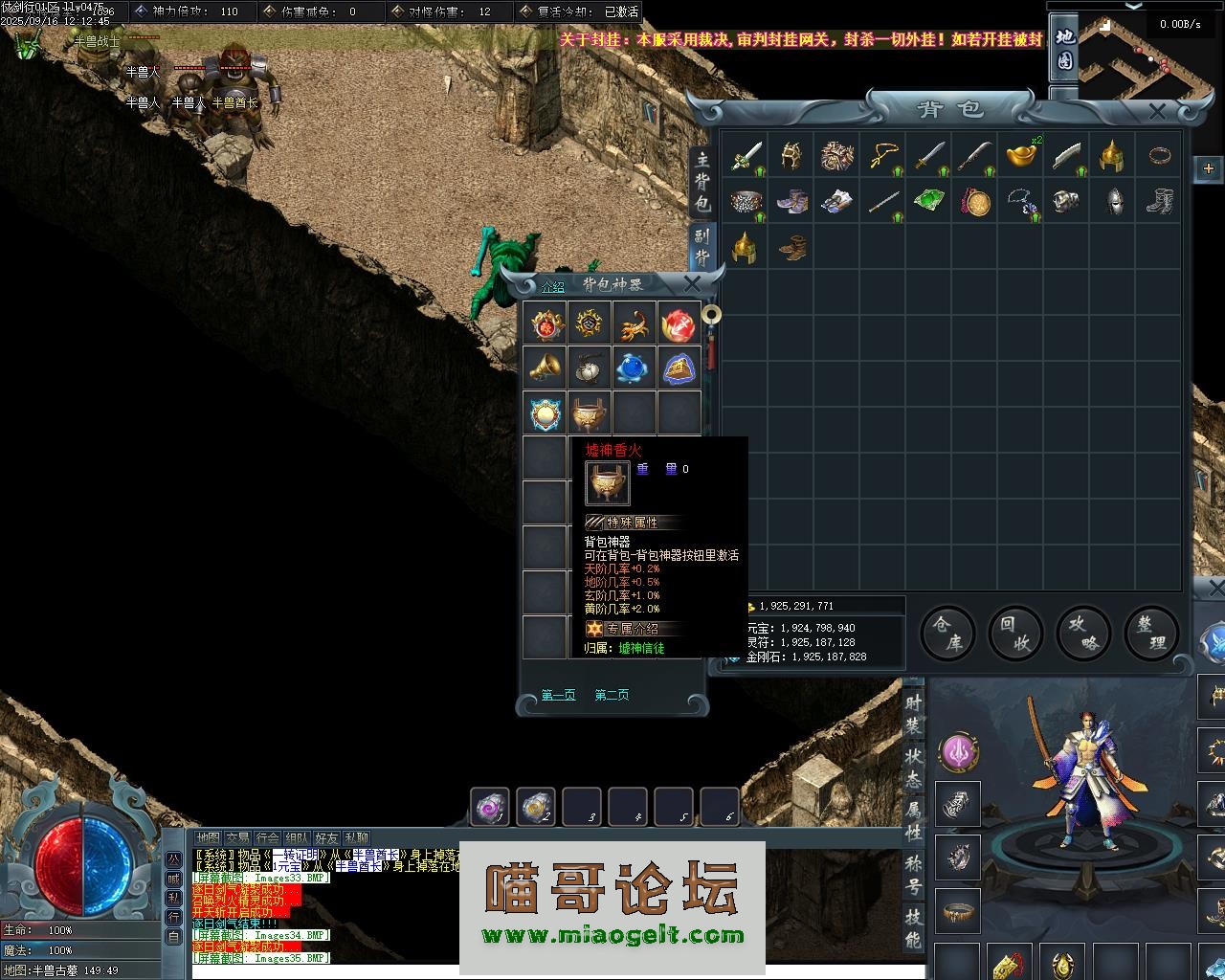Select the golden horn artifact

(546, 367)
